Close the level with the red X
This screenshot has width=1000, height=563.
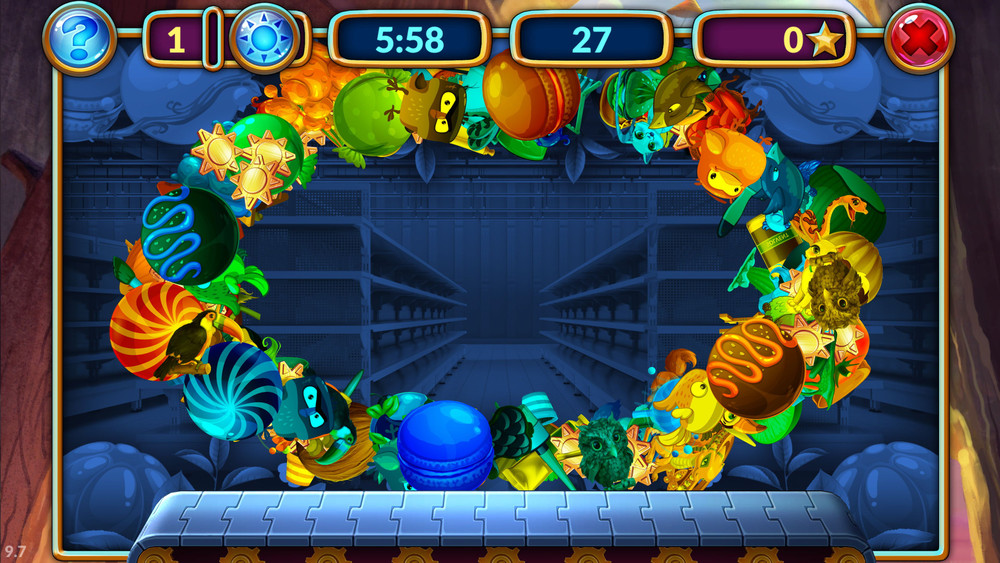tap(920, 39)
